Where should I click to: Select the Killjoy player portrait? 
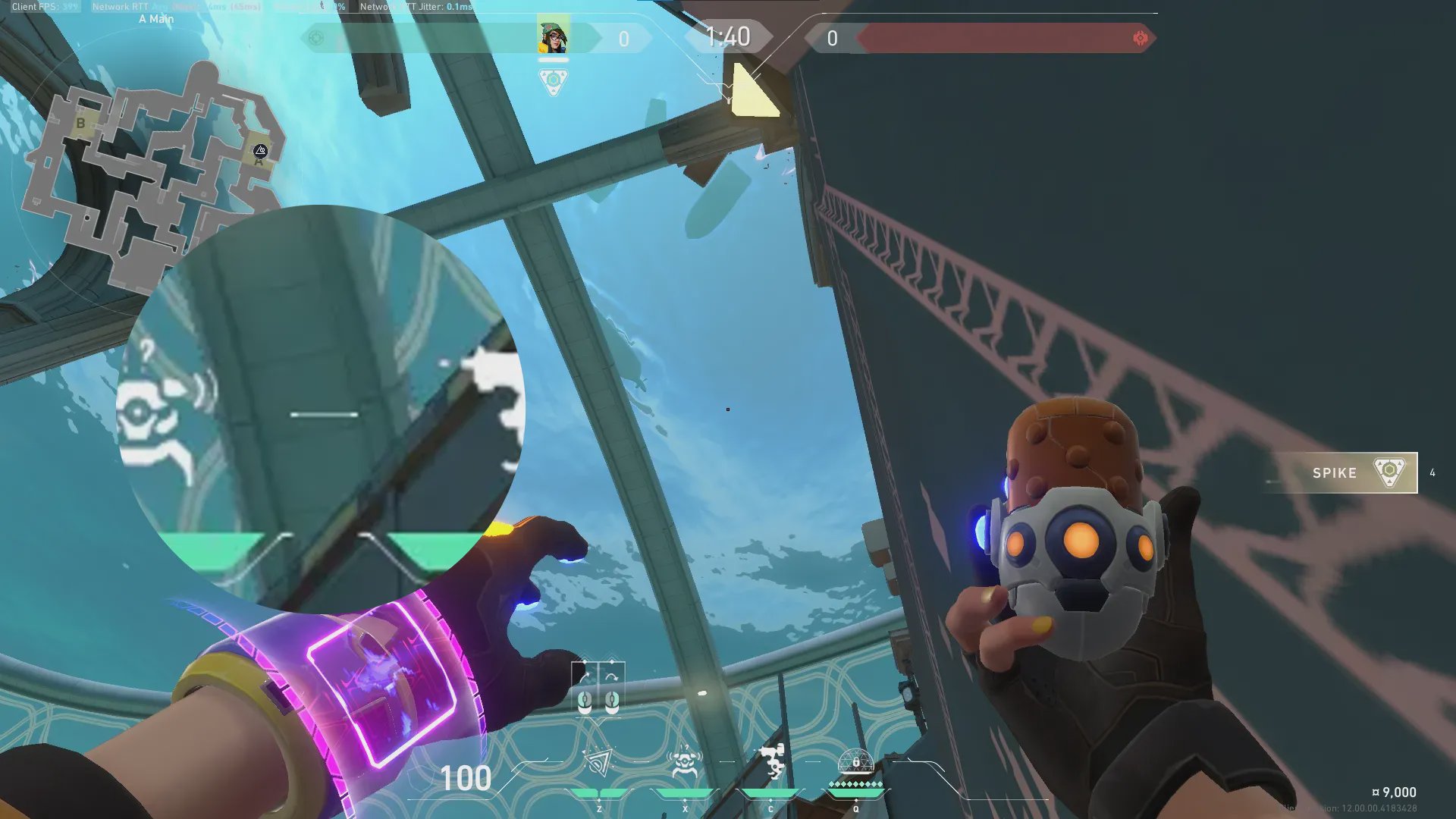pyautogui.click(x=553, y=35)
